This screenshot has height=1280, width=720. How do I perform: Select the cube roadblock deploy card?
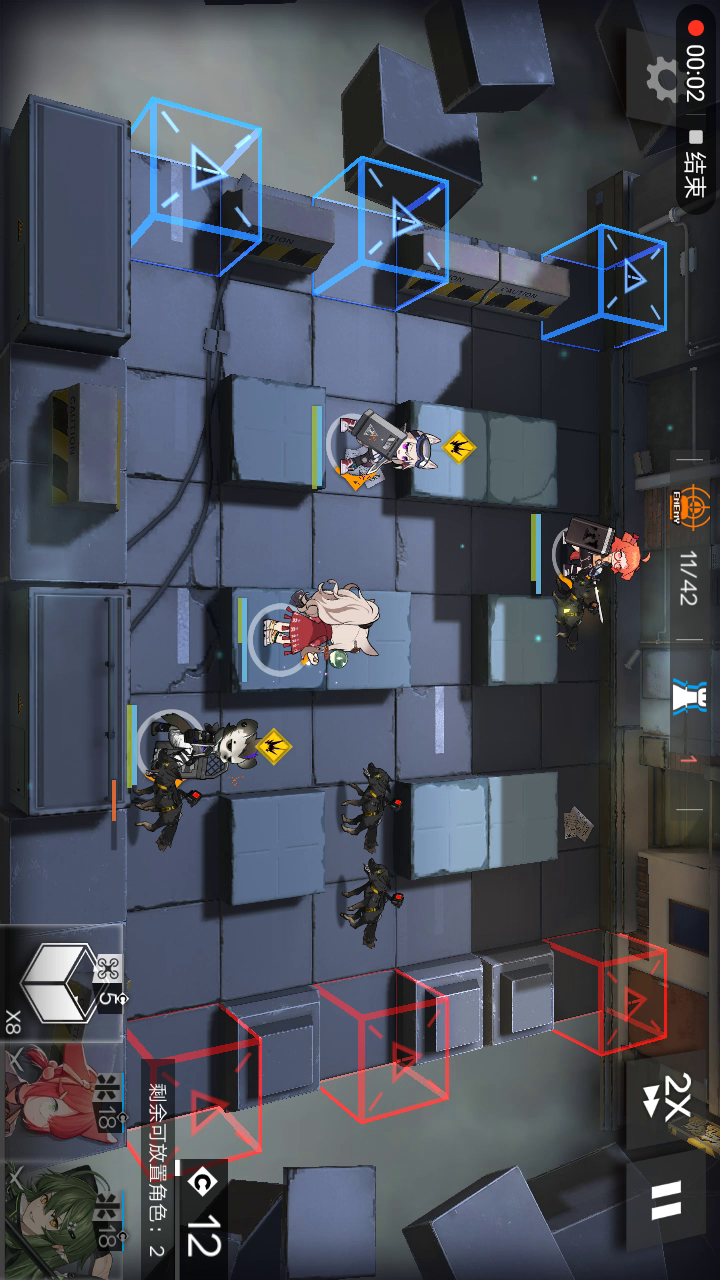point(62,981)
